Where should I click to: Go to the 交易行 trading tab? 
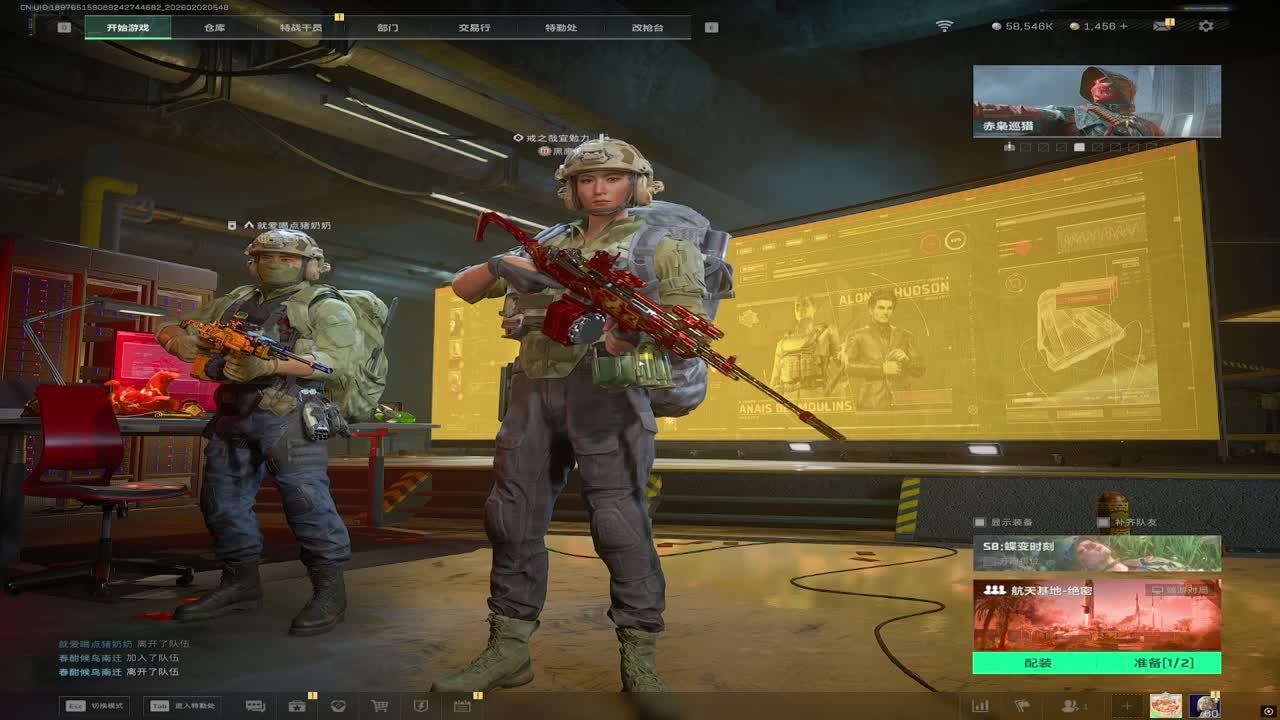pos(474,27)
